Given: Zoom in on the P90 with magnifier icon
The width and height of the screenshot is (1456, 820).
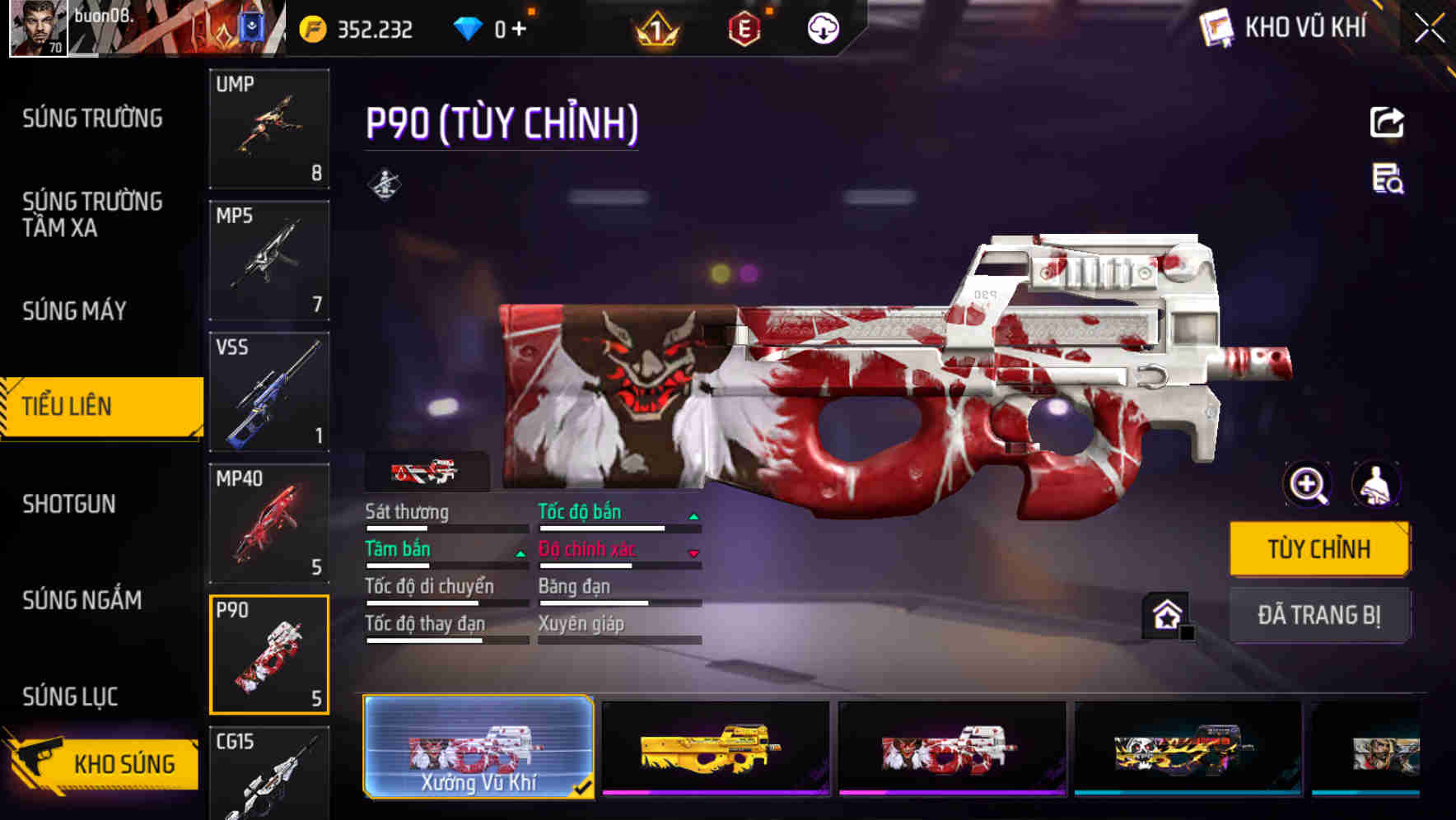Looking at the screenshot, I should click(x=1305, y=485).
